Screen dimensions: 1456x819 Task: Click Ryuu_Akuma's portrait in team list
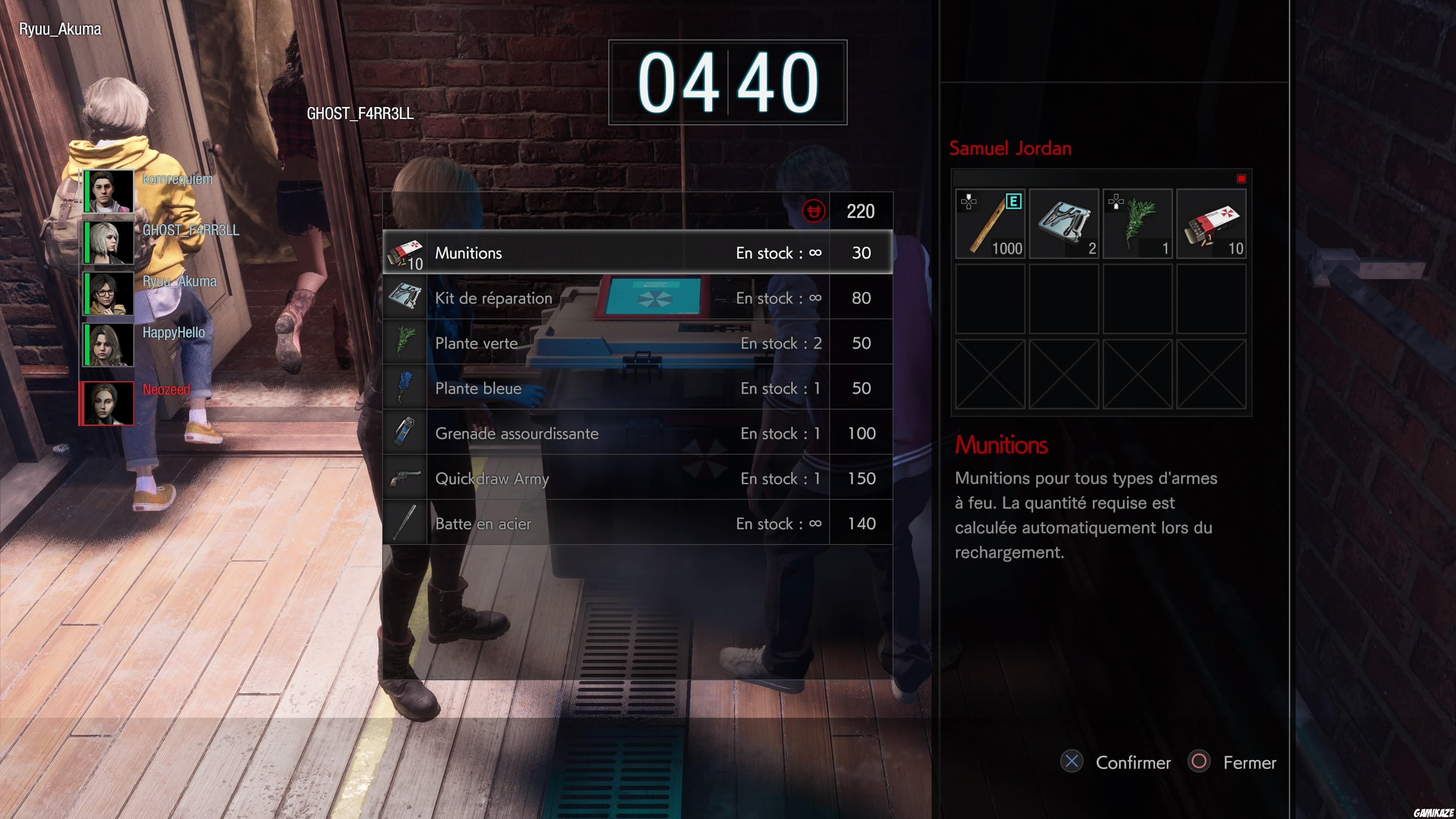108,293
